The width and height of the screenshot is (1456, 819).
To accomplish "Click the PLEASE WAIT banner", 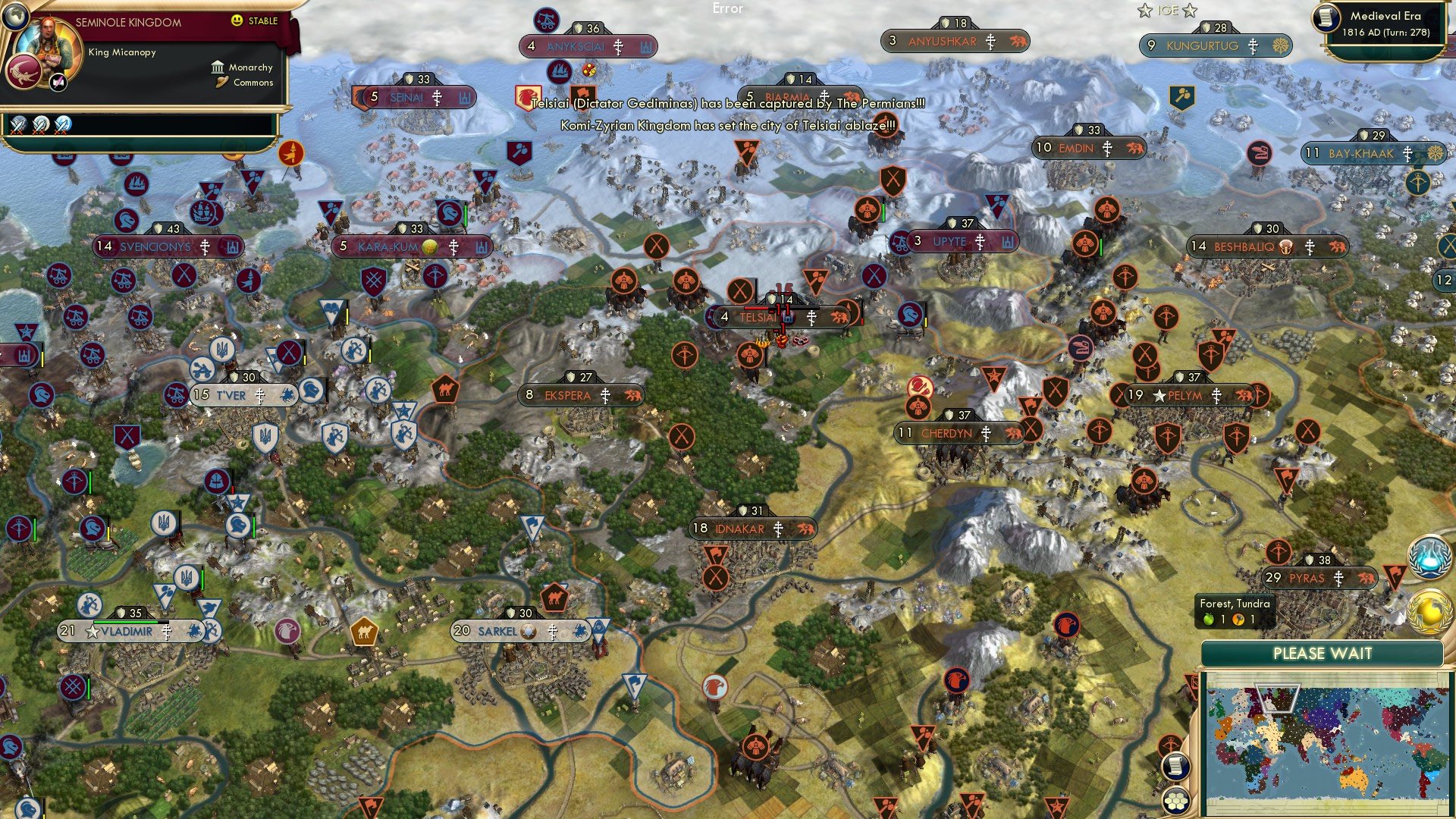I will click(x=1323, y=653).
